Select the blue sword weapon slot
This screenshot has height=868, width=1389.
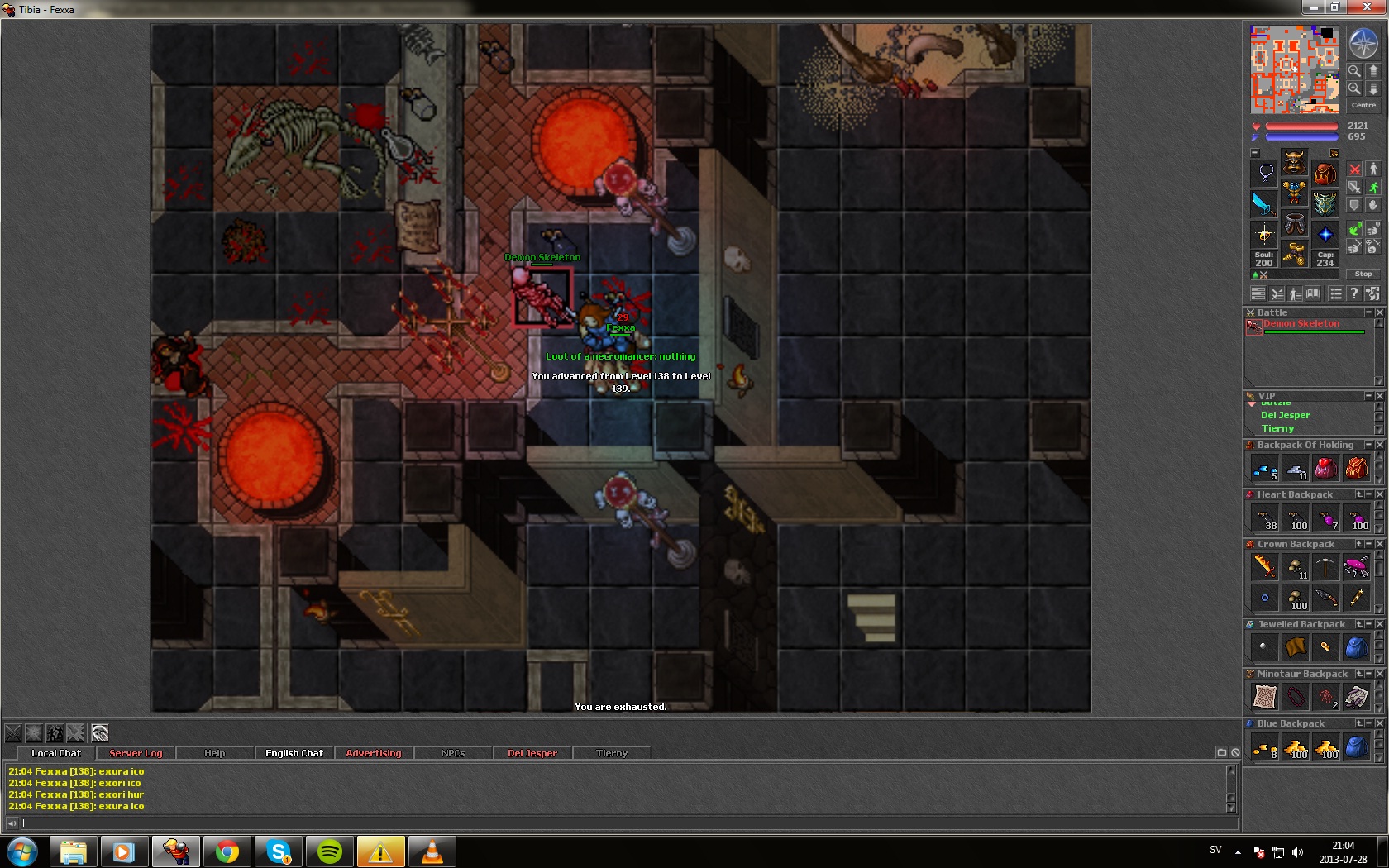1263,203
